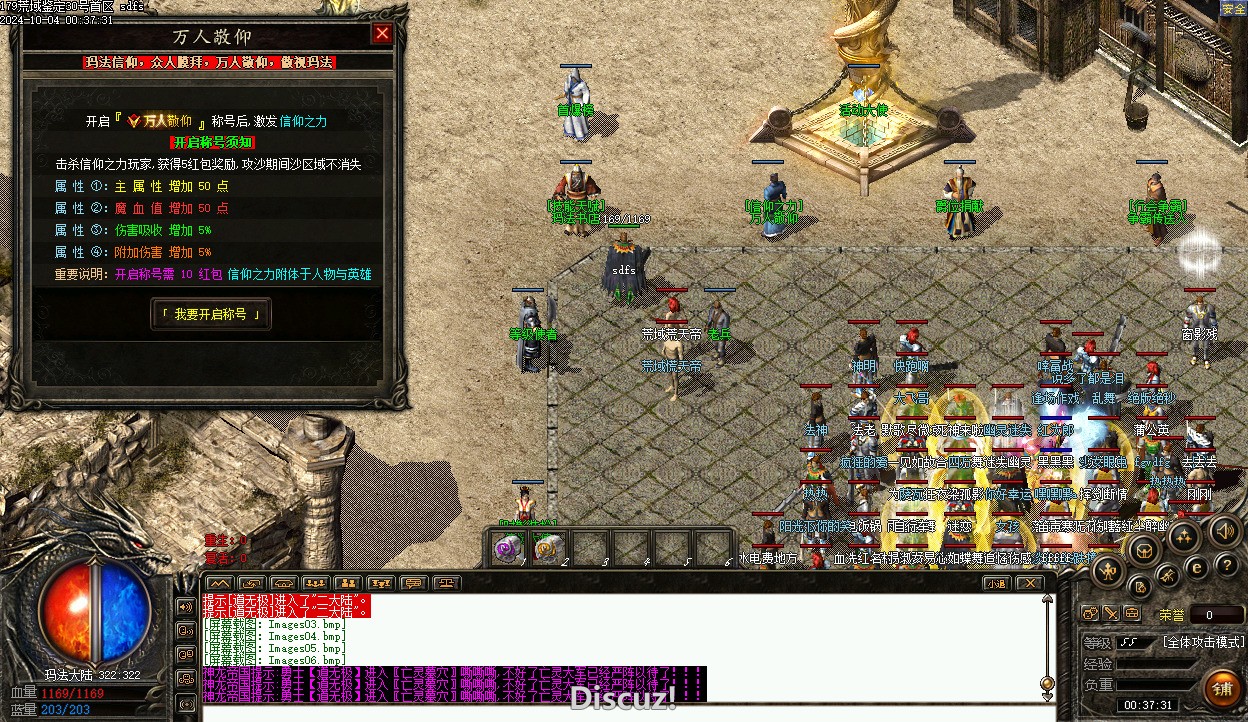1248x722 pixels.
Task: Close the chat panel with X button
Action: 1029,583
